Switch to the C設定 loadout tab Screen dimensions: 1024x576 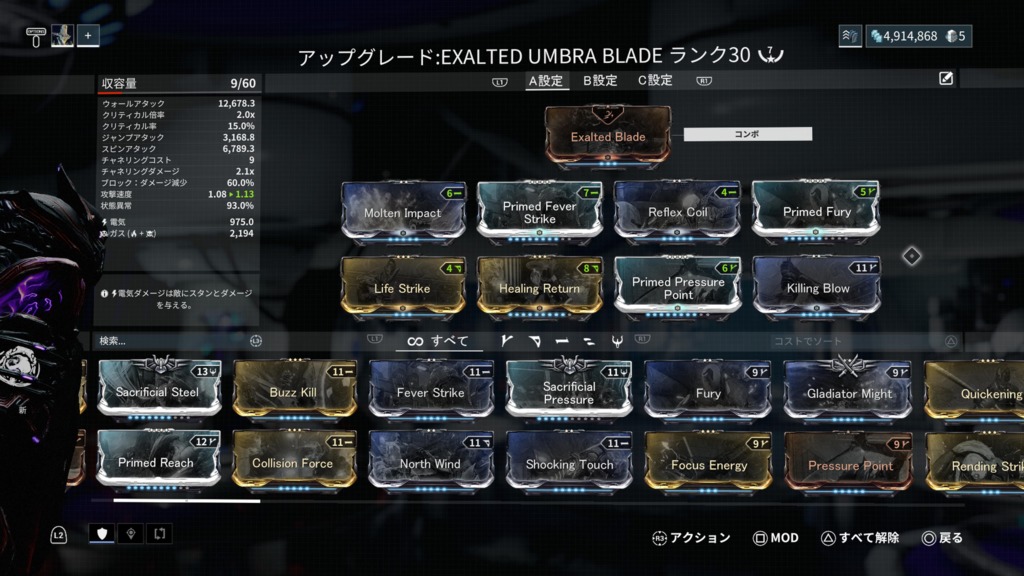(655, 80)
